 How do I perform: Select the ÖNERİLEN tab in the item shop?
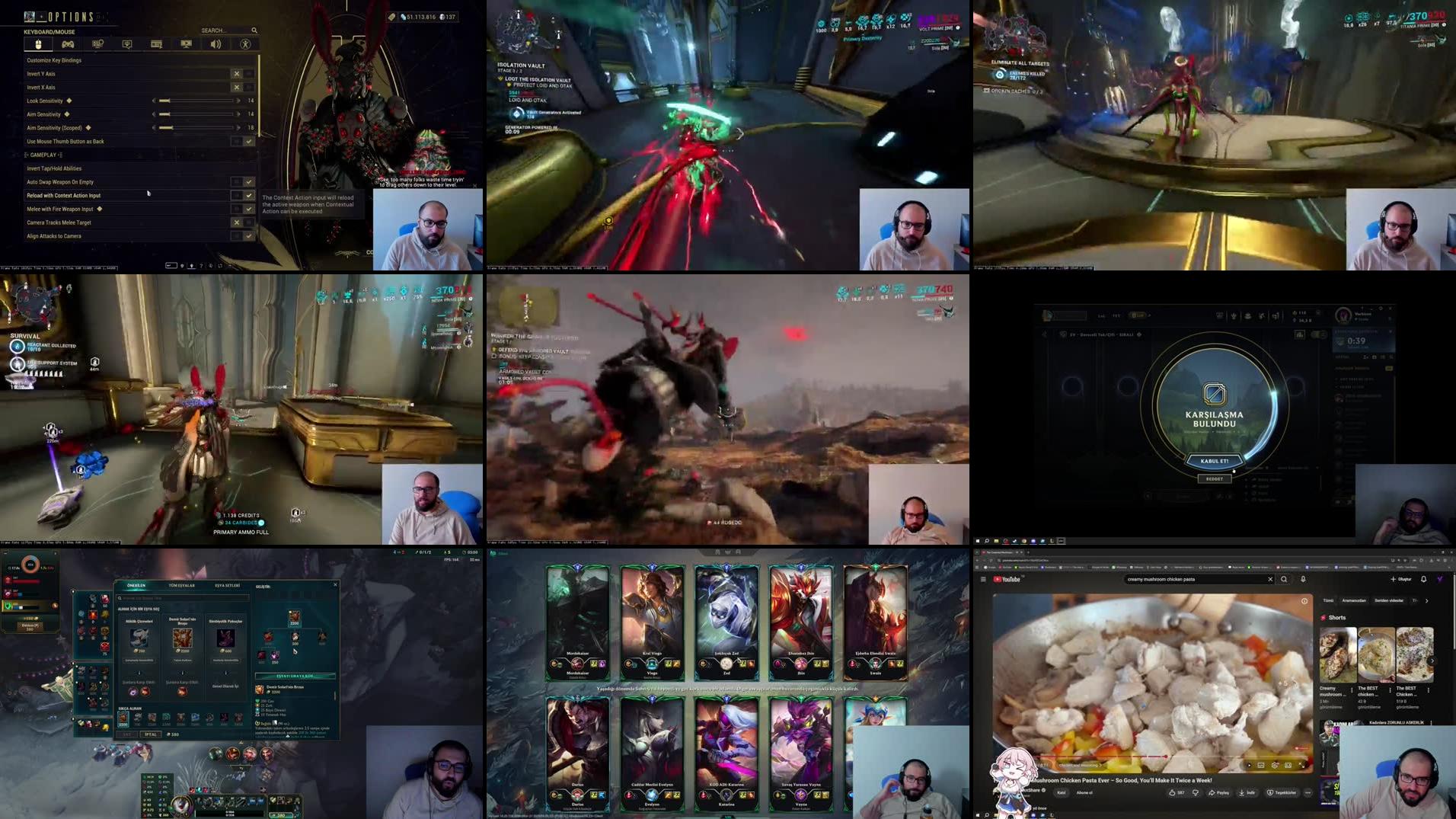(x=136, y=585)
